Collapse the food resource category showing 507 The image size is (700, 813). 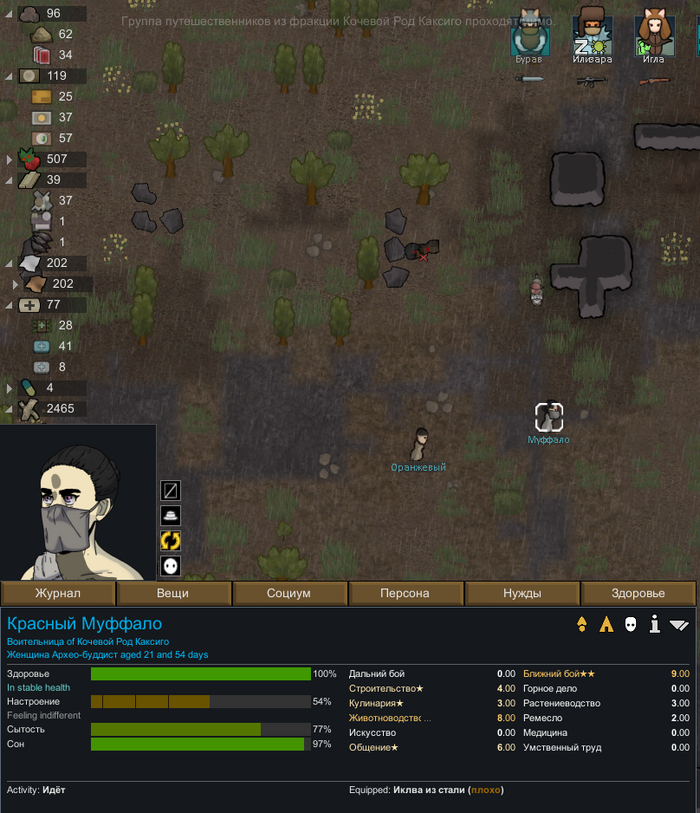pyautogui.click(x=9, y=159)
